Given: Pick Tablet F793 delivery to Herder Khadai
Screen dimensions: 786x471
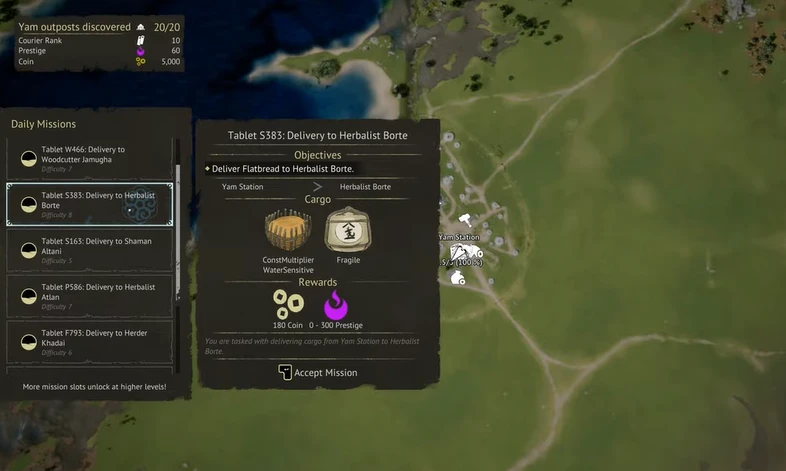Looking at the screenshot, I should 90,342.
